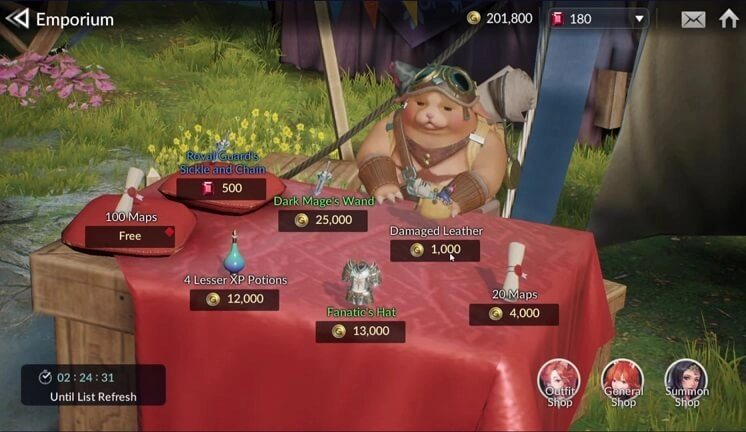The image size is (746, 432).
Task: Open the mail inbox envelope
Action: (693, 19)
